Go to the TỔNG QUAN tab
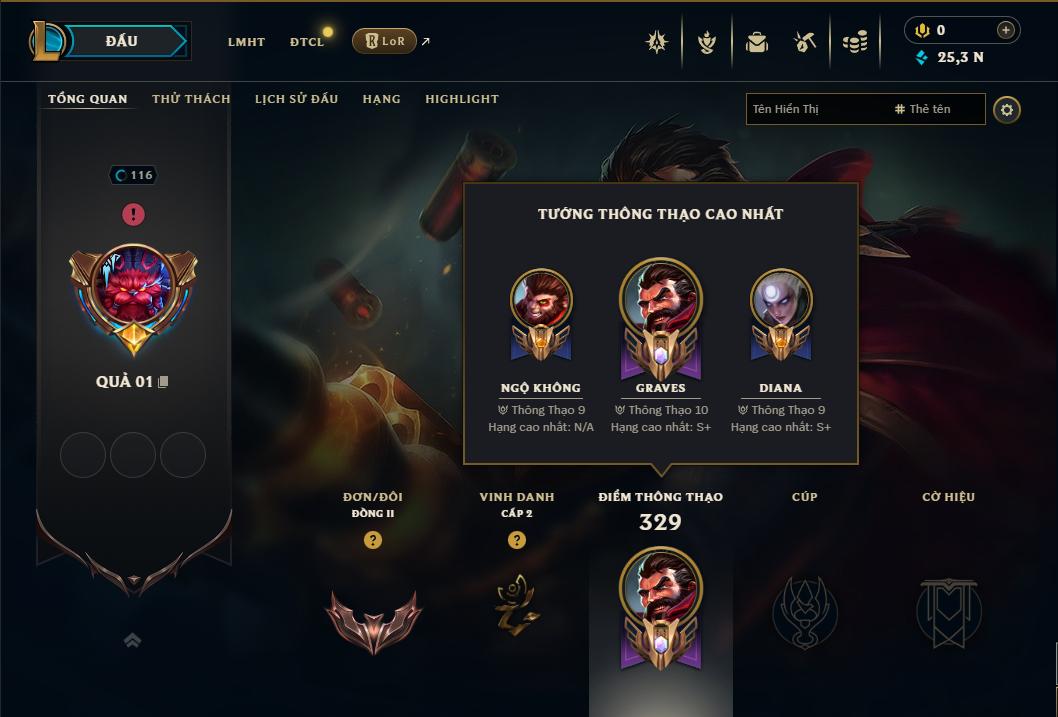This screenshot has height=717, width=1058. pos(88,99)
